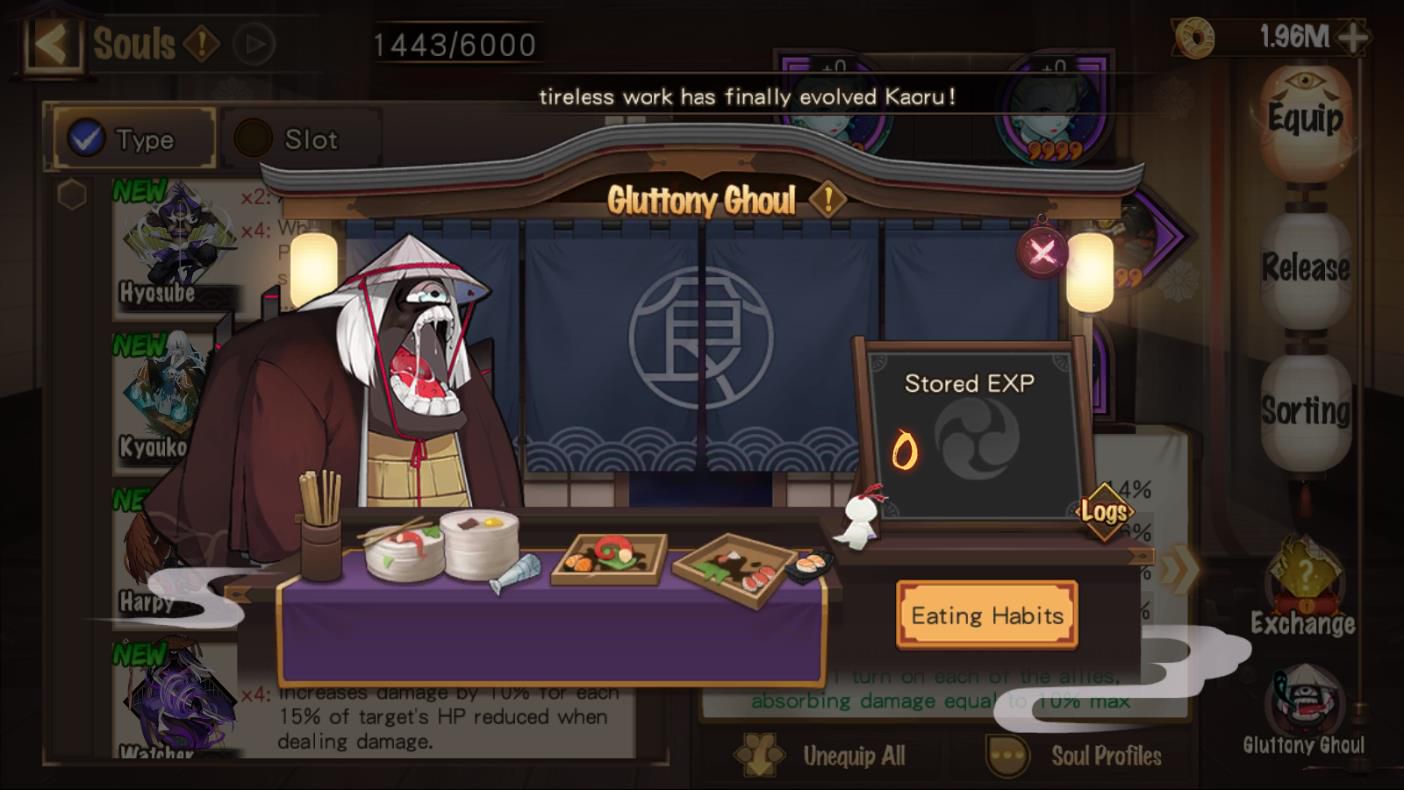Go back using the arrow button
The width and height of the screenshot is (1404, 790).
coord(50,43)
